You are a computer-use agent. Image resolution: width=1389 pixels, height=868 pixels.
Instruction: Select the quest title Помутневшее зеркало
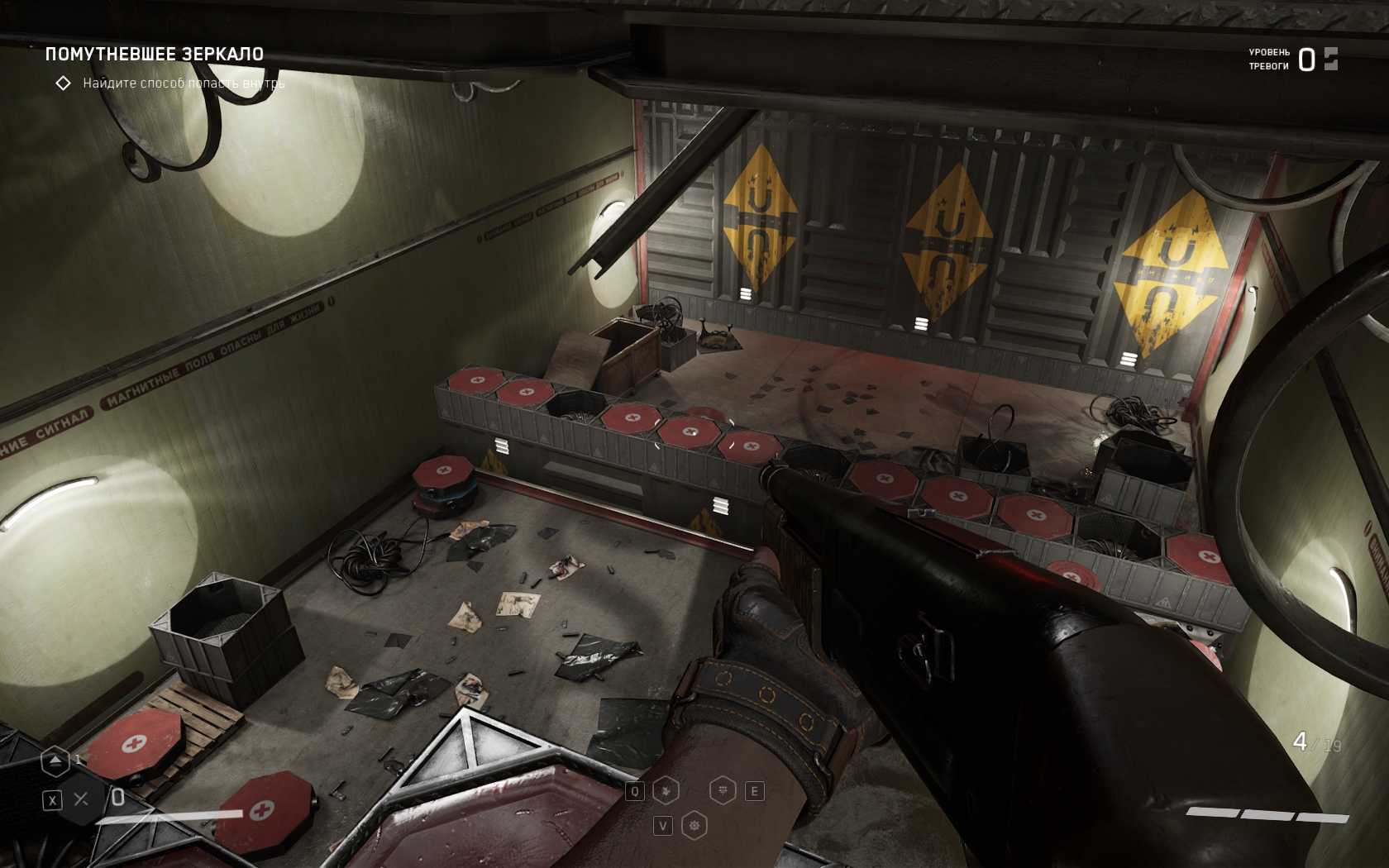(x=155, y=55)
